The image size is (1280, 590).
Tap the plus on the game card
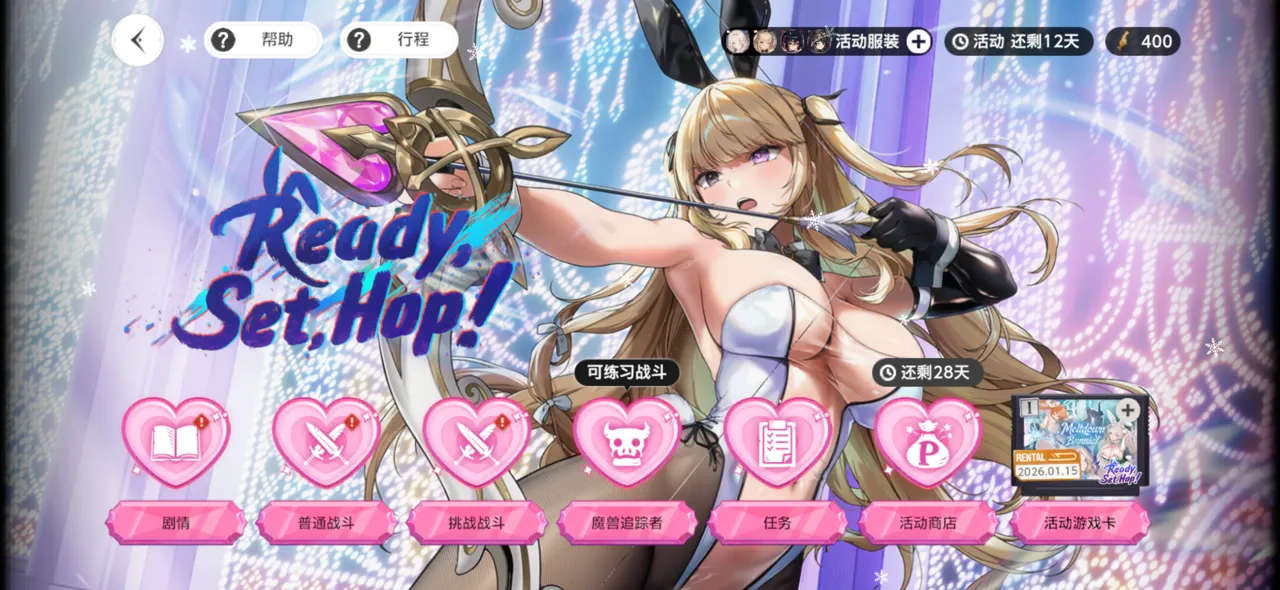tap(1128, 410)
